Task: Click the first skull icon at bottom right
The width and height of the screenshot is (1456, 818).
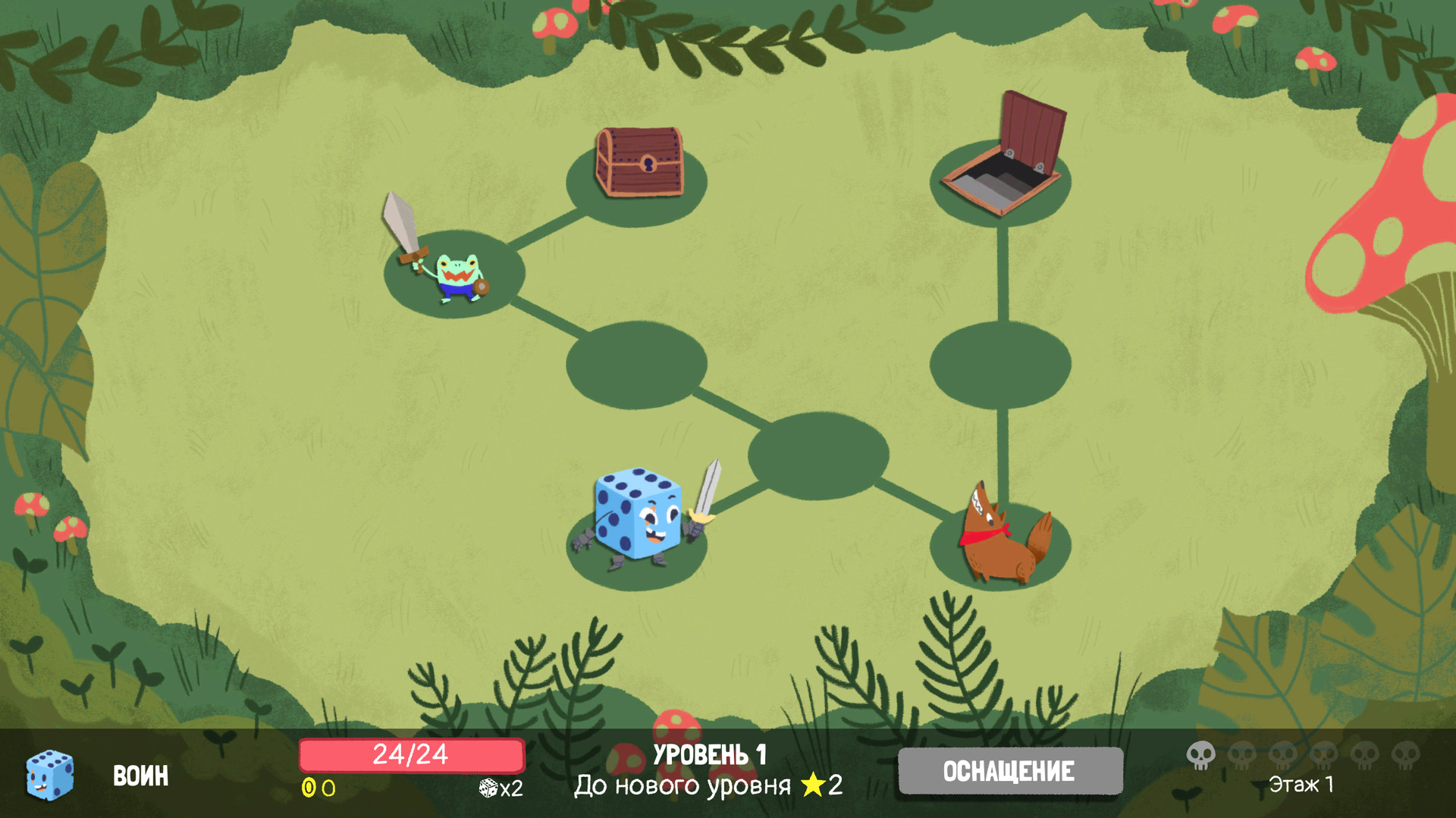Action: 1202,757
